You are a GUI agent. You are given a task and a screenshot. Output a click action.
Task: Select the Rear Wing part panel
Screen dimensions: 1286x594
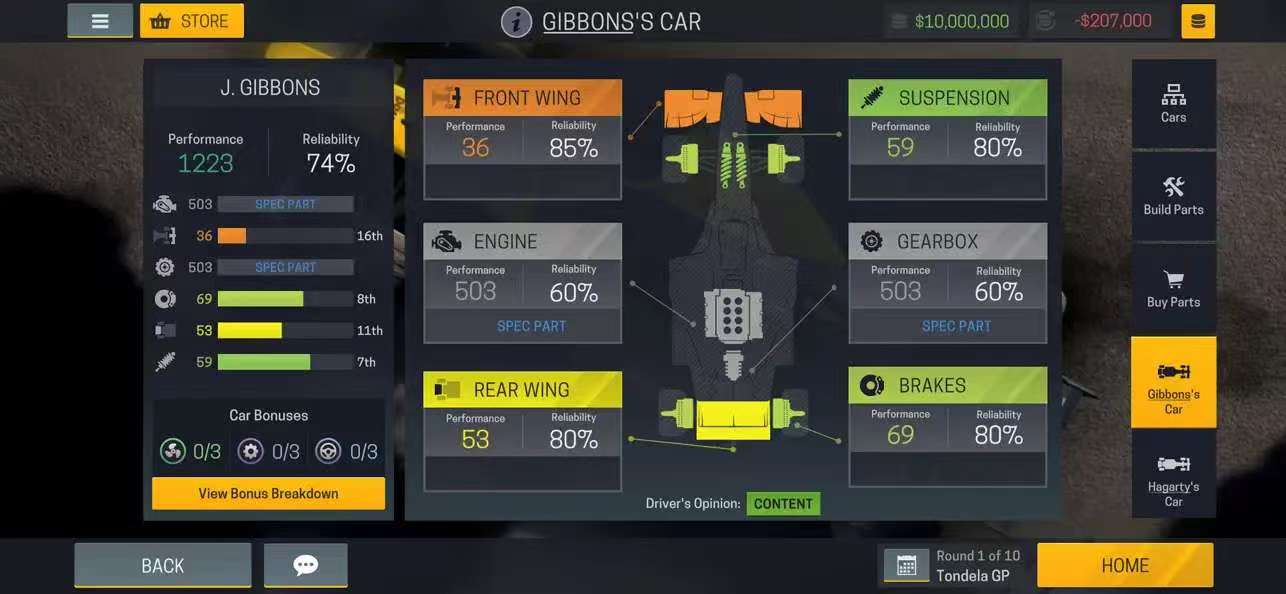coord(522,431)
